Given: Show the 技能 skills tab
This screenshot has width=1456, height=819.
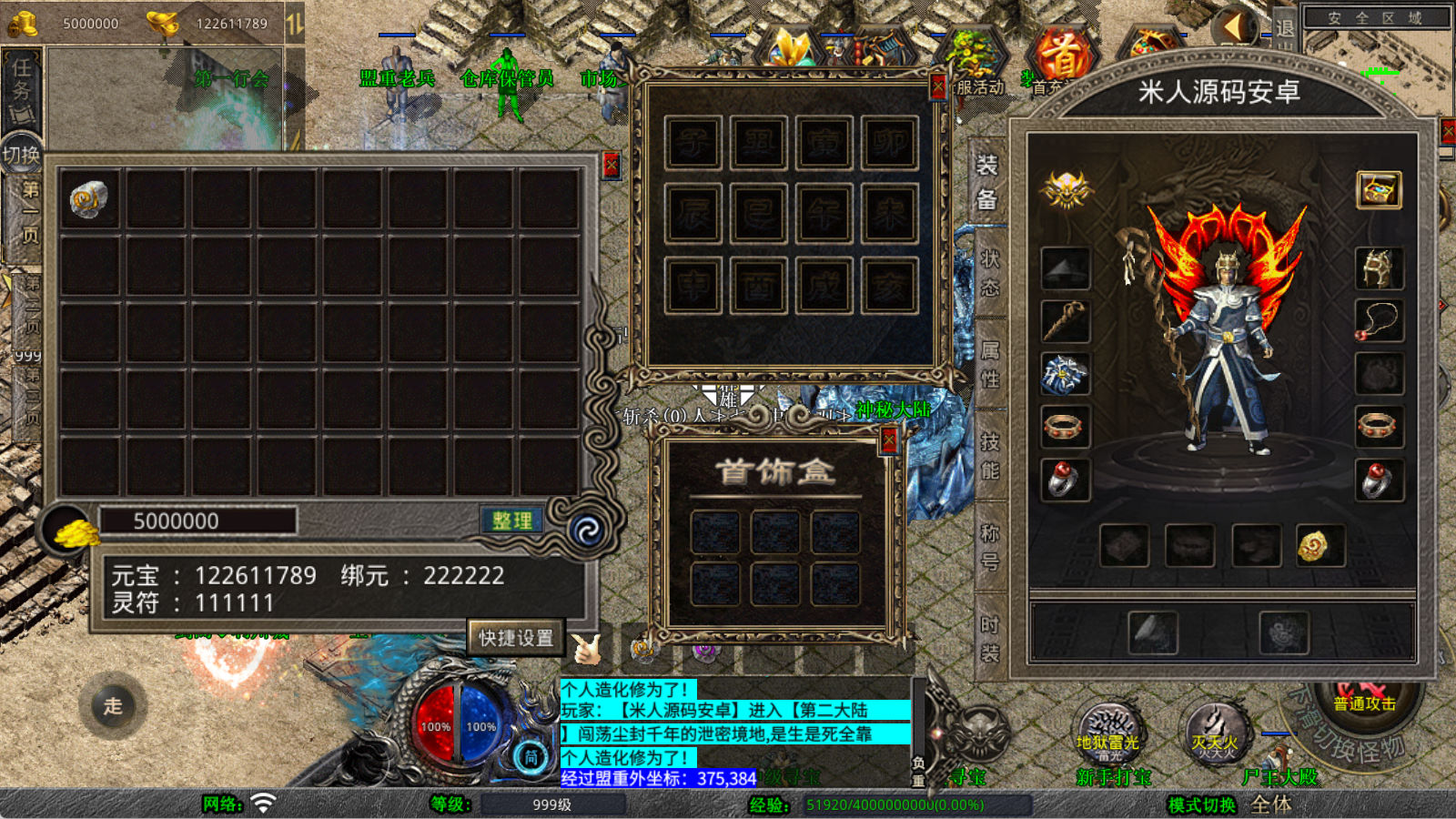Looking at the screenshot, I should click(989, 455).
